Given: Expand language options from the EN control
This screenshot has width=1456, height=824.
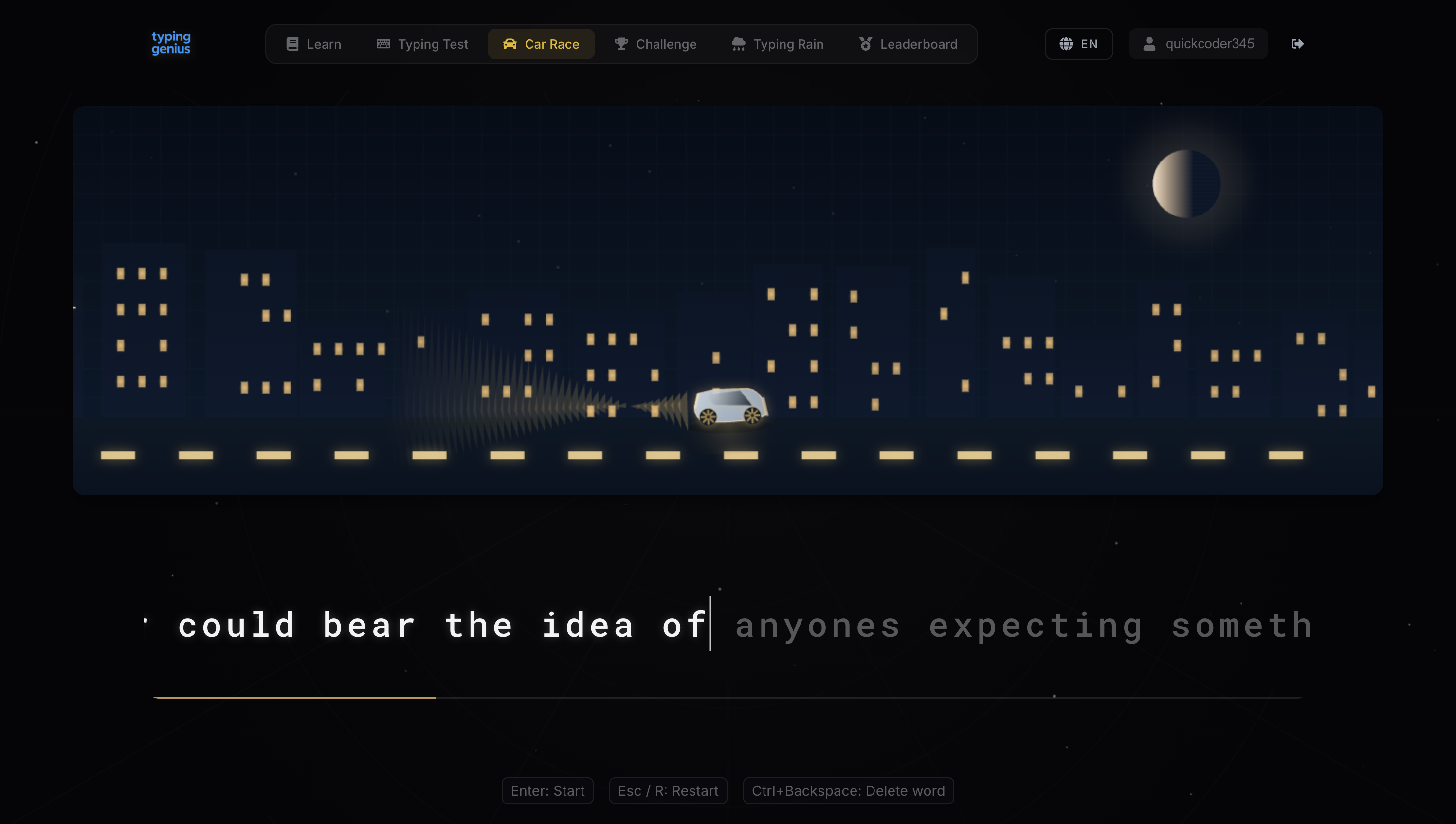Looking at the screenshot, I should 1078,44.
